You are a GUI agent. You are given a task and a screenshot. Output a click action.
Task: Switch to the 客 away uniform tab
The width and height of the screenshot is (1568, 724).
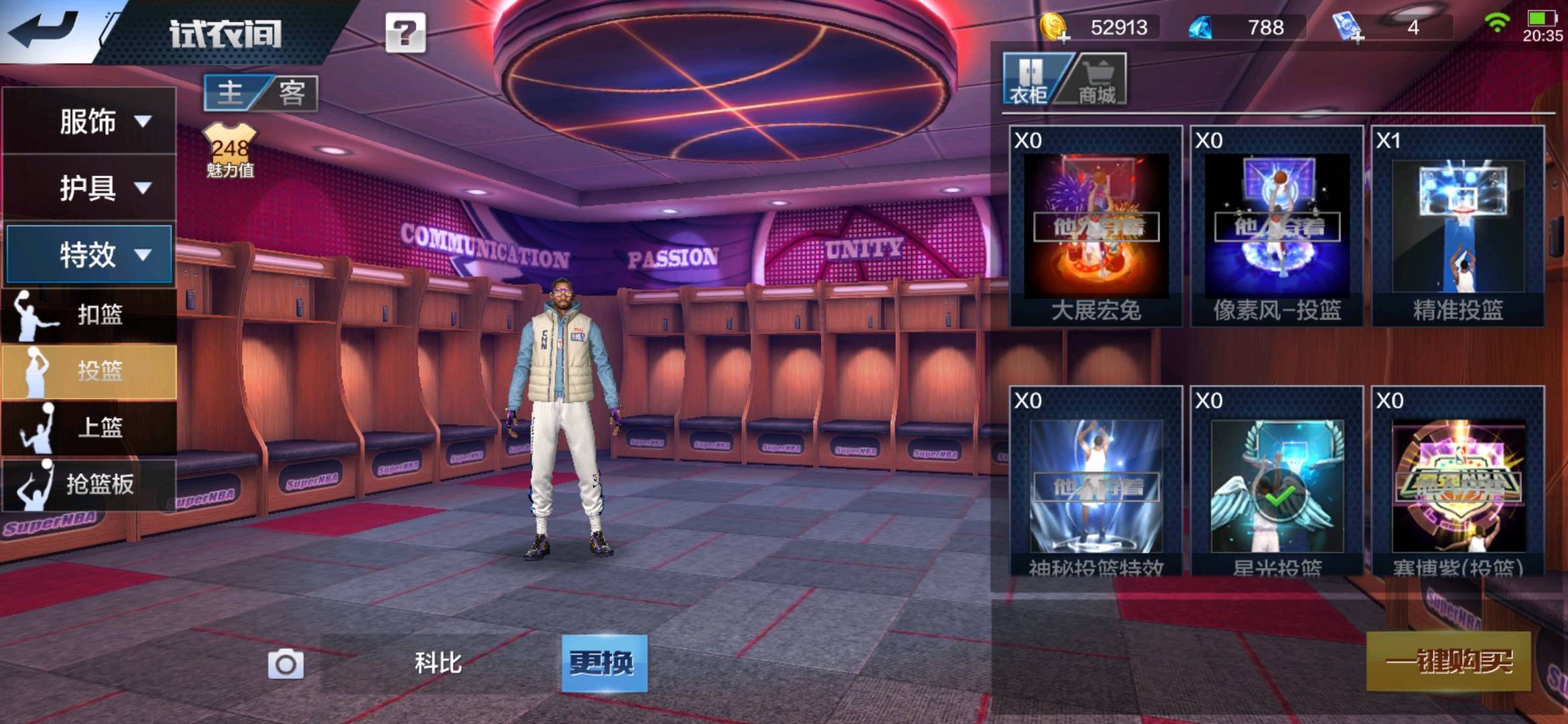pyautogui.click(x=292, y=93)
